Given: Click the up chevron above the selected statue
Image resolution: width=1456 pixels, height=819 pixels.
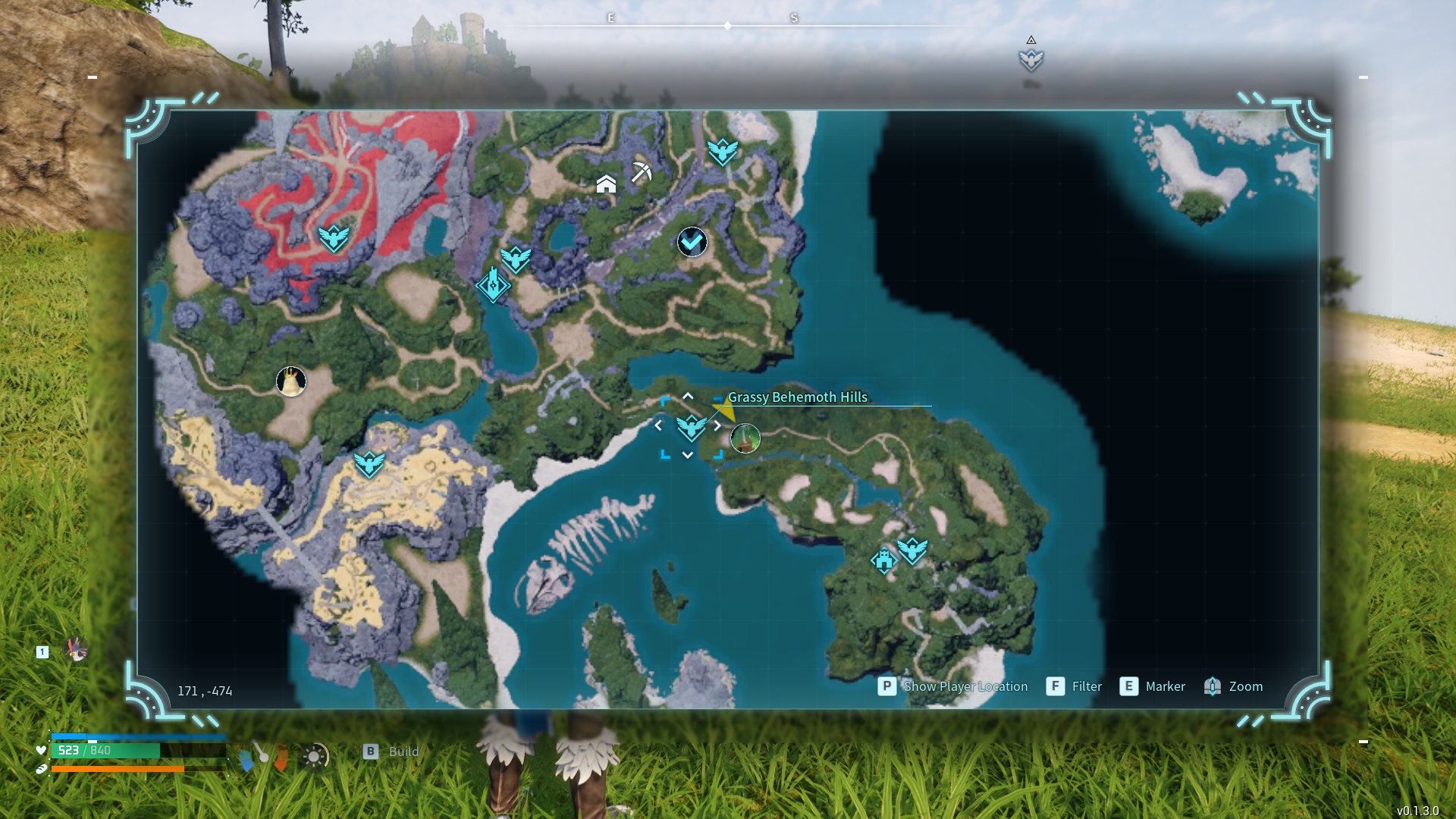Looking at the screenshot, I should (x=688, y=395).
